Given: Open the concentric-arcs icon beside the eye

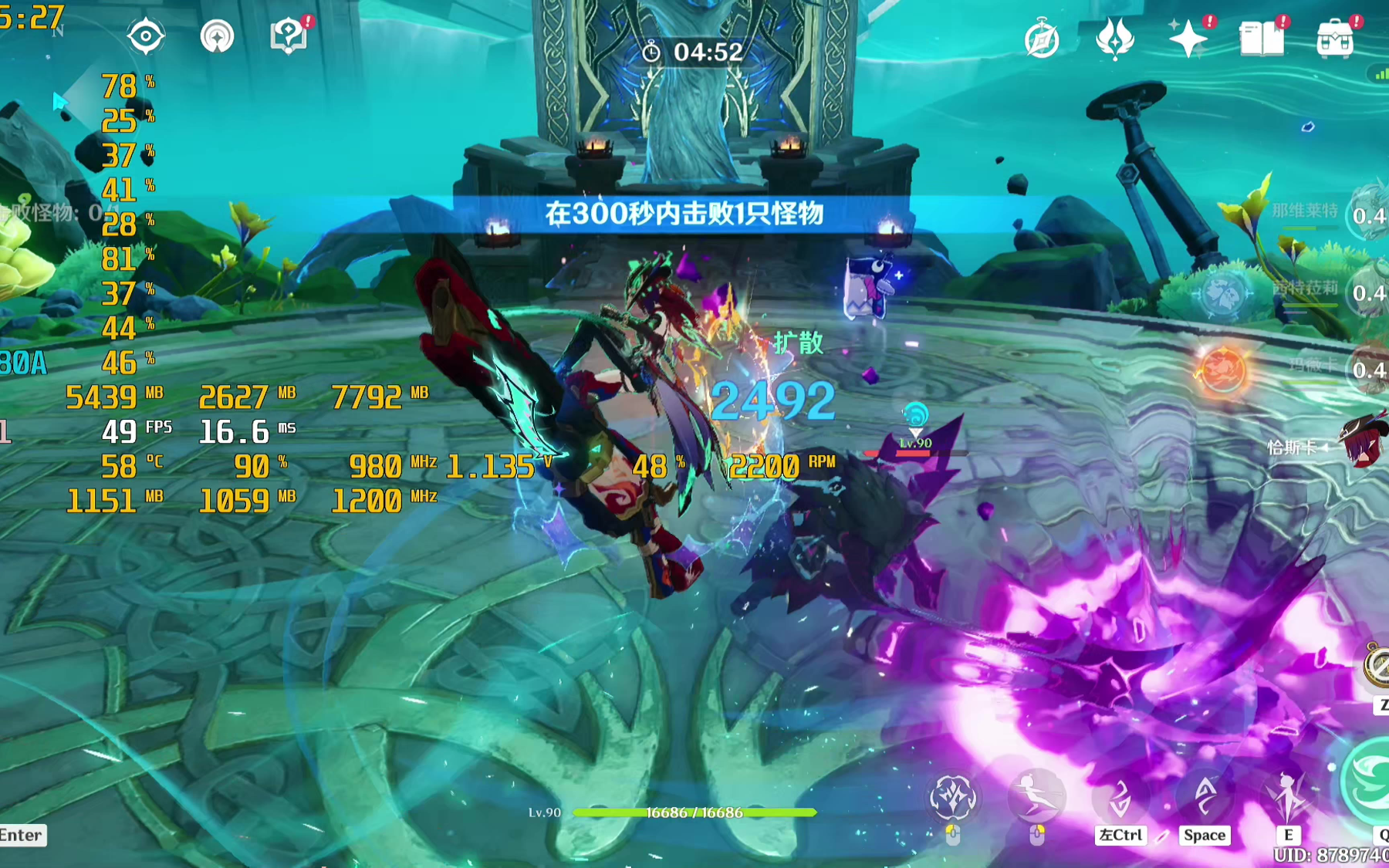Looking at the screenshot, I should pyautogui.click(x=217, y=36).
